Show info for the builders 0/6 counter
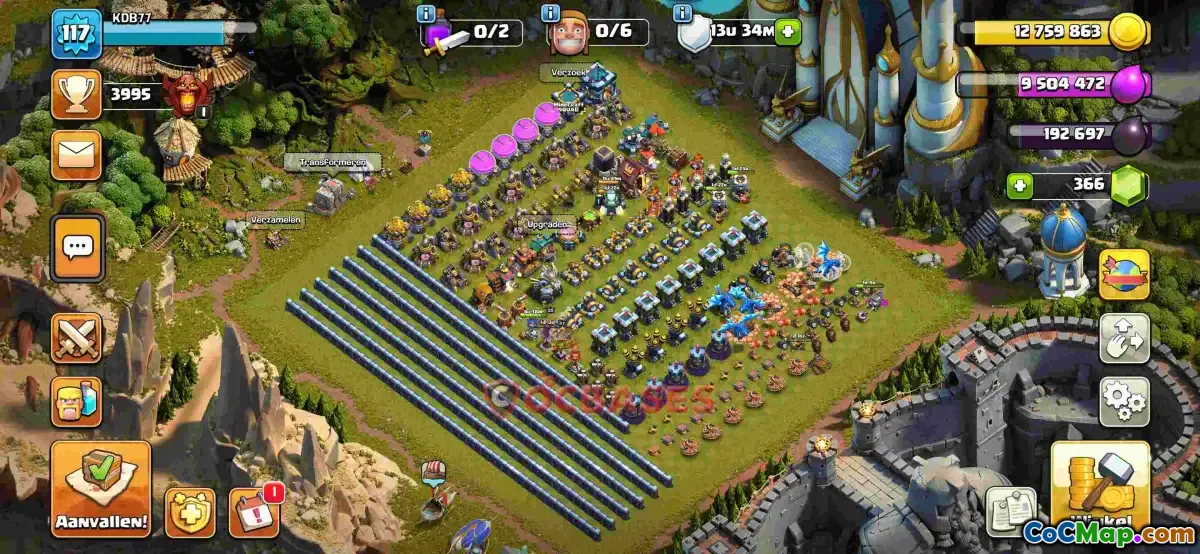The image size is (1200, 554). coord(550,14)
